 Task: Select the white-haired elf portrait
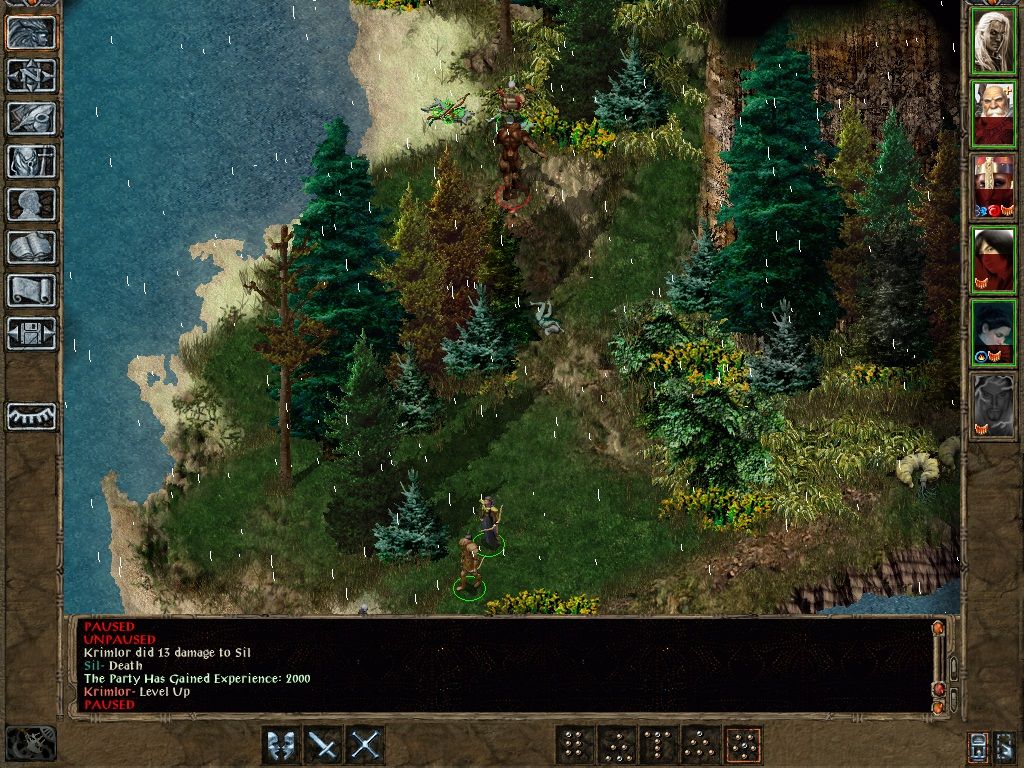pos(993,41)
